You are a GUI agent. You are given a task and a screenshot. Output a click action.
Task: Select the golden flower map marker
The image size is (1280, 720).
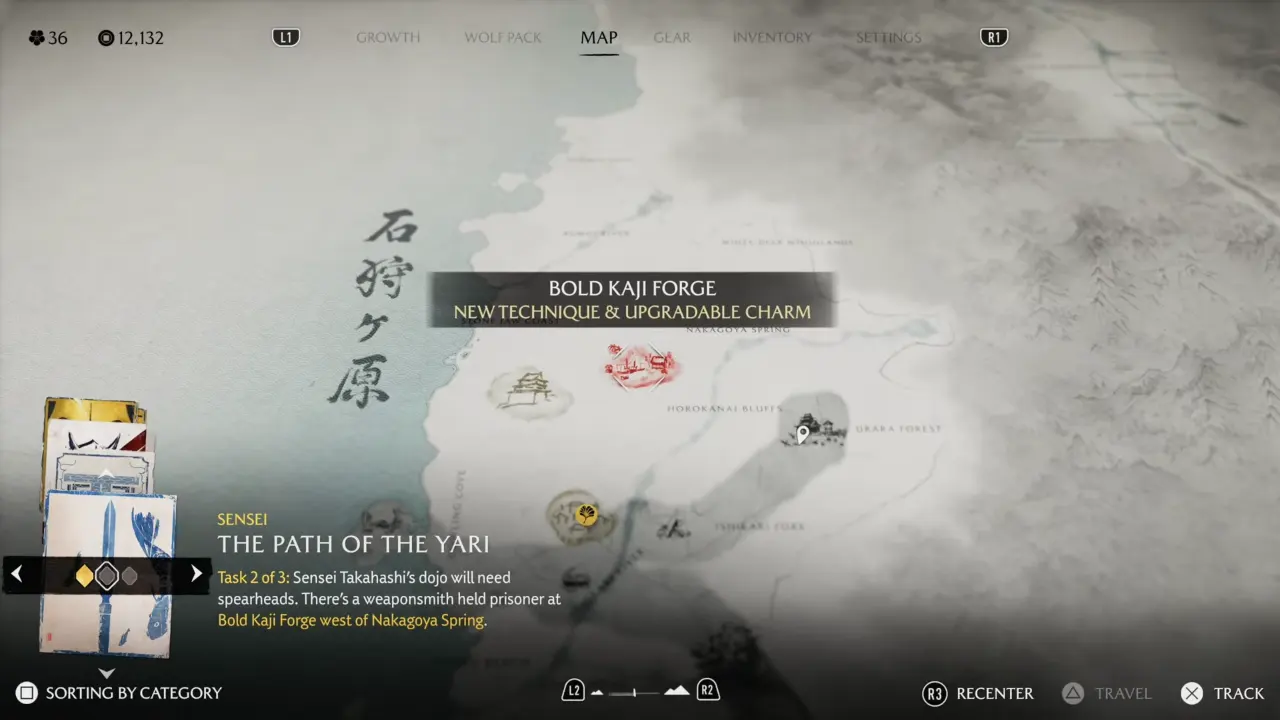[x=585, y=515]
